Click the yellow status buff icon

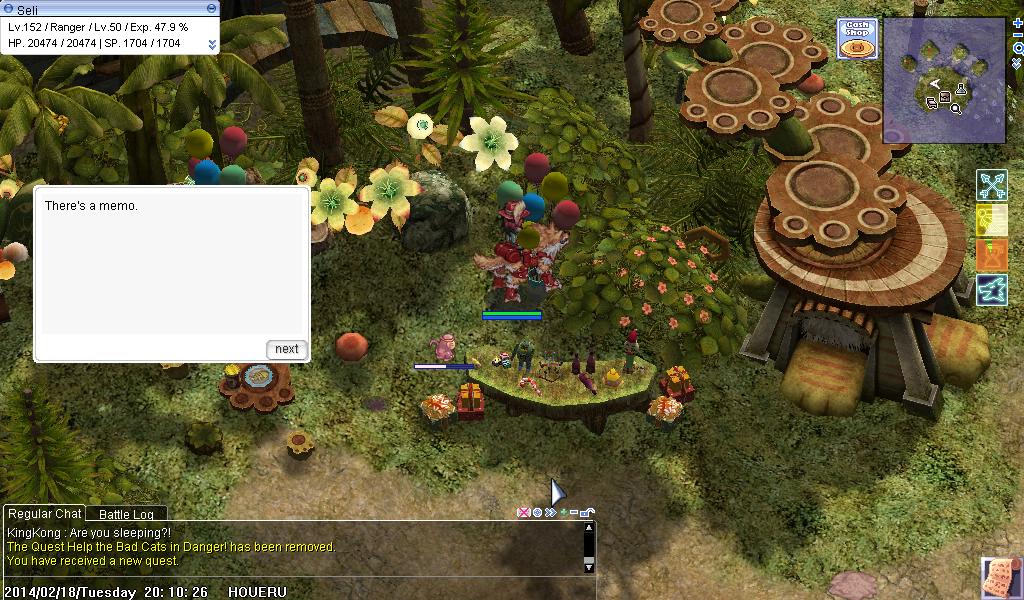coord(992,220)
